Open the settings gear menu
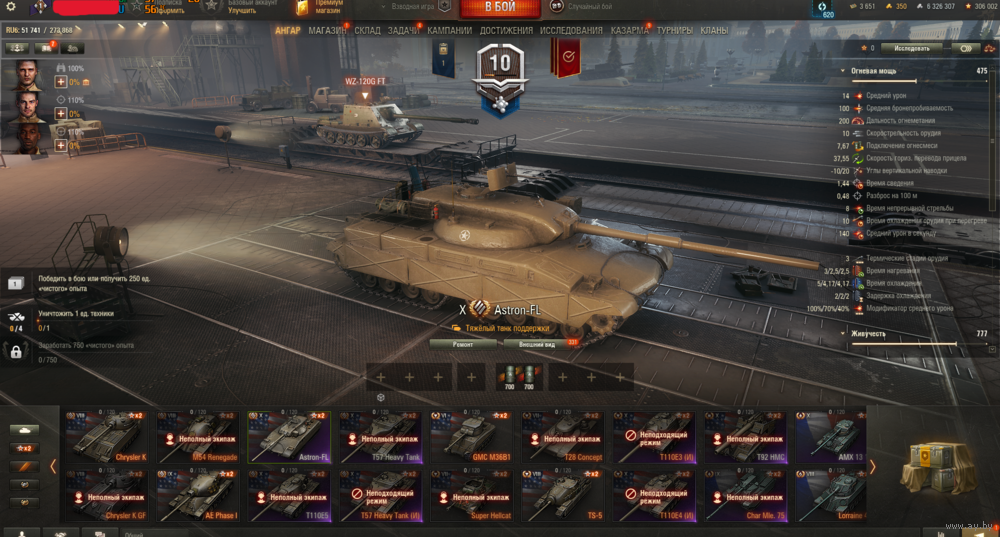 (11, 8)
